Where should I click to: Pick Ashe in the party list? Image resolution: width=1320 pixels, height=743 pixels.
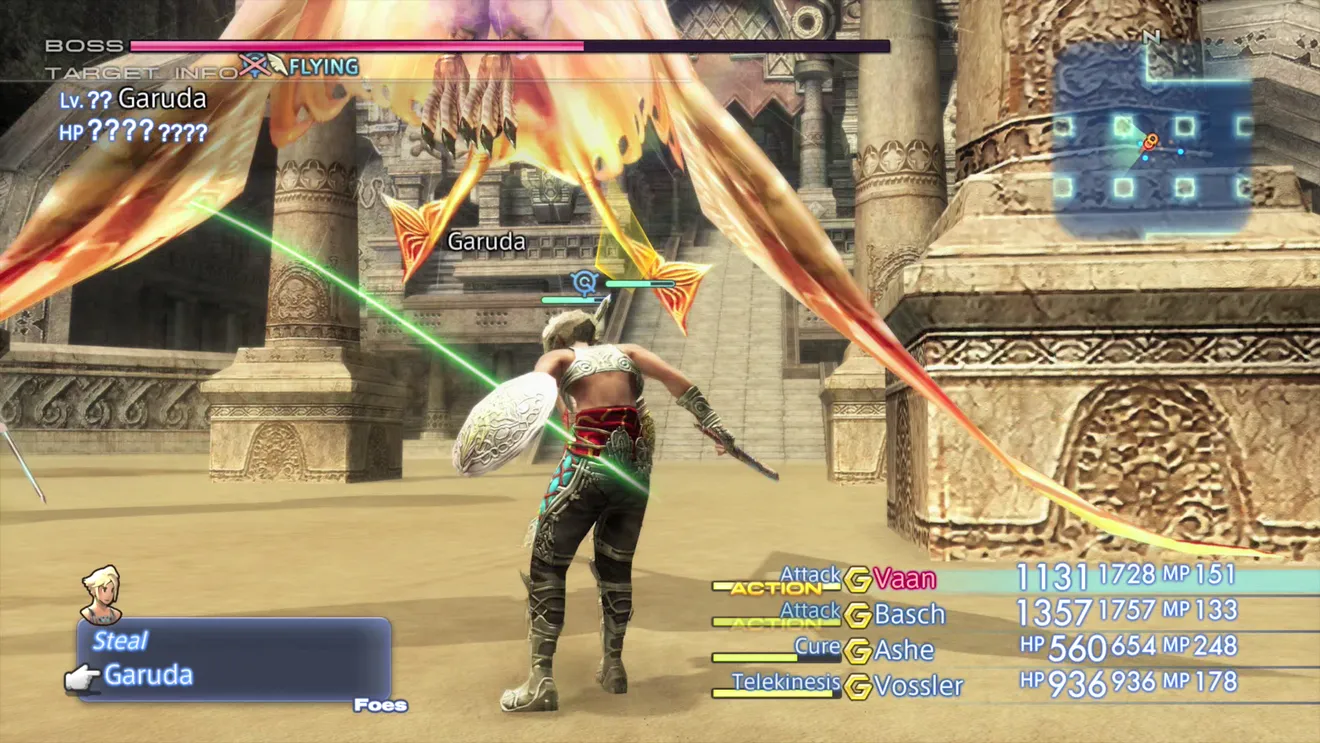tap(903, 650)
